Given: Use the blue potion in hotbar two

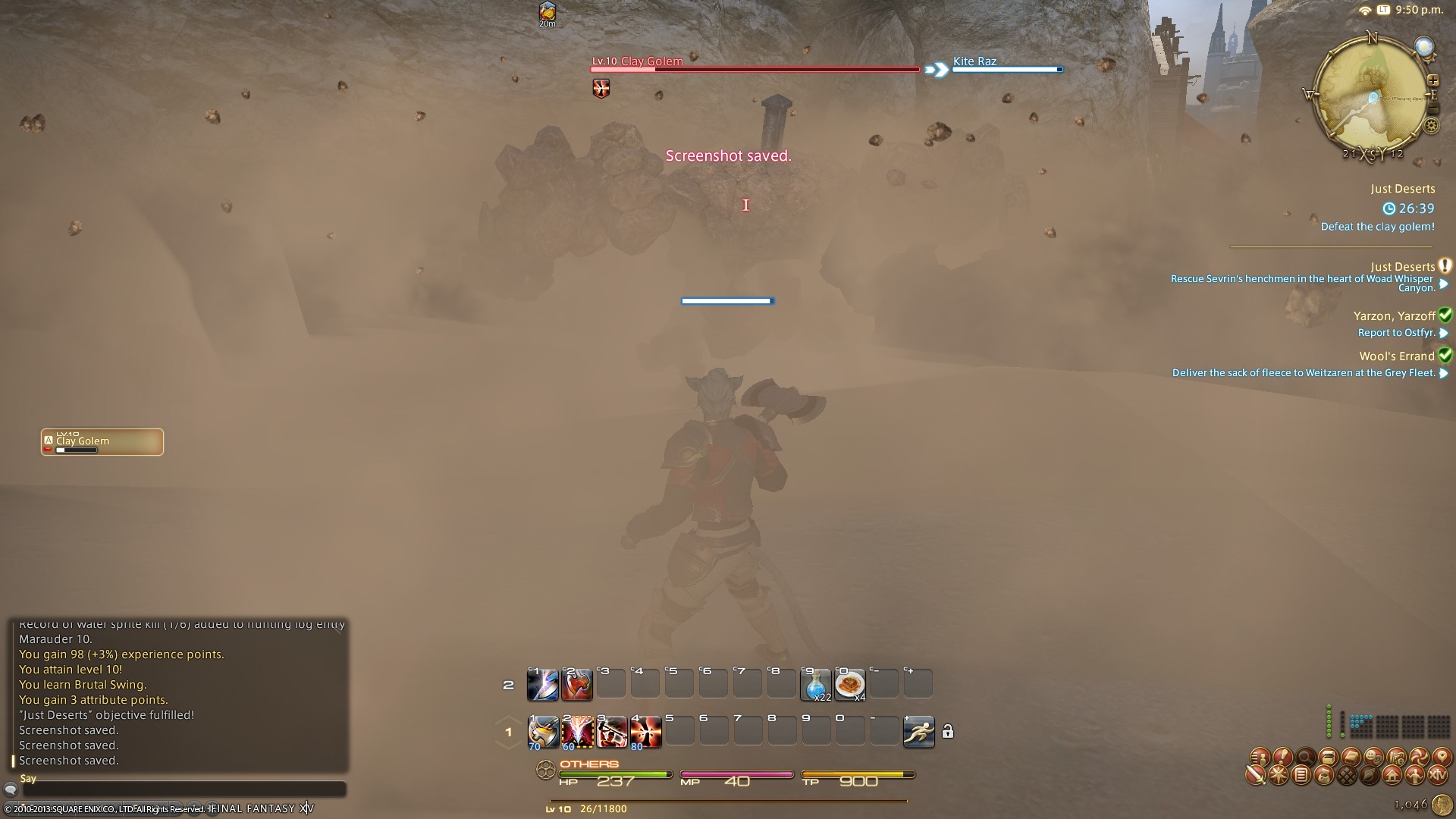Looking at the screenshot, I should [x=816, y=685].
